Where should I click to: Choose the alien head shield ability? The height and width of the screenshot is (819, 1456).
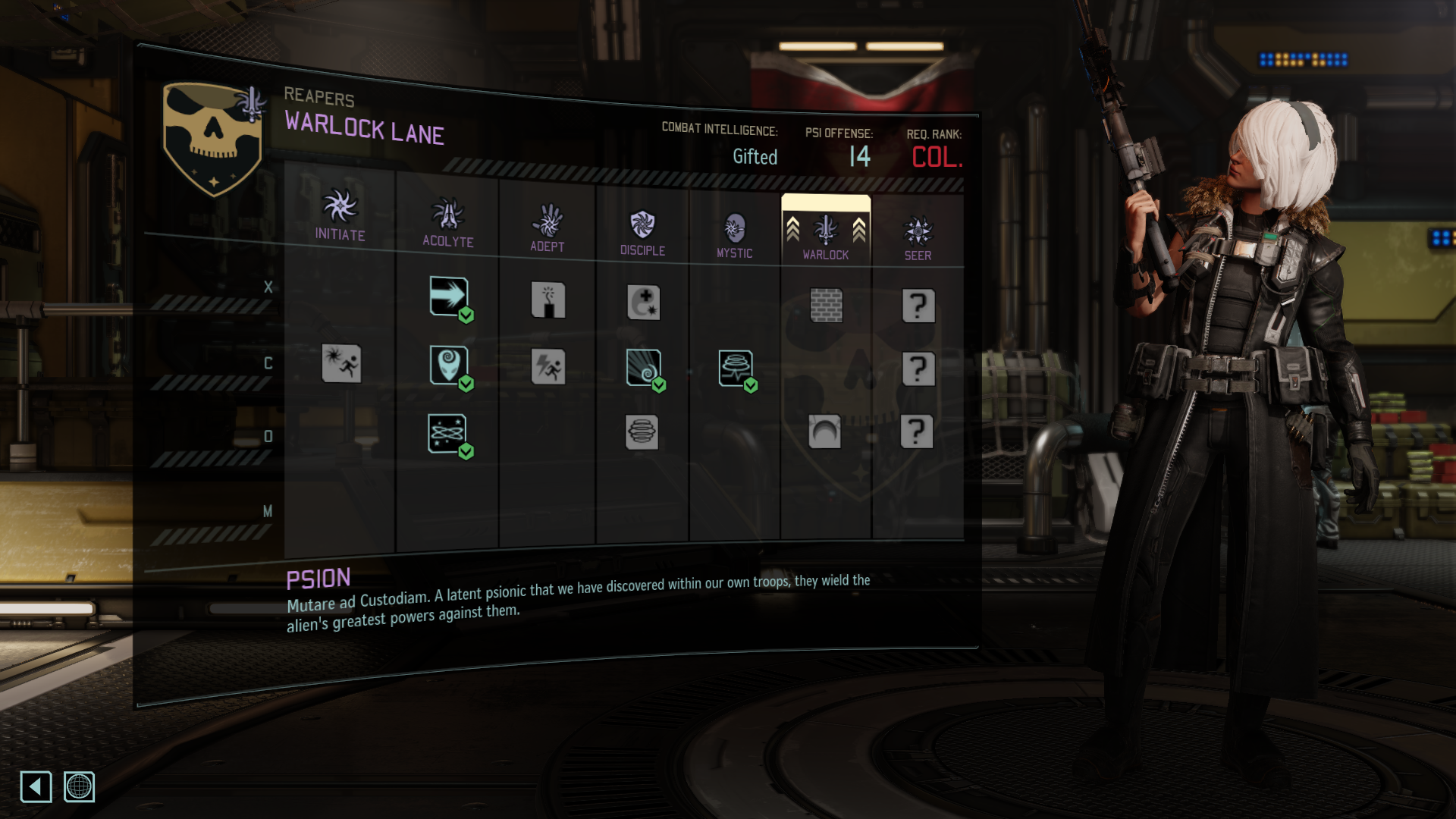(x=449, y=365)
